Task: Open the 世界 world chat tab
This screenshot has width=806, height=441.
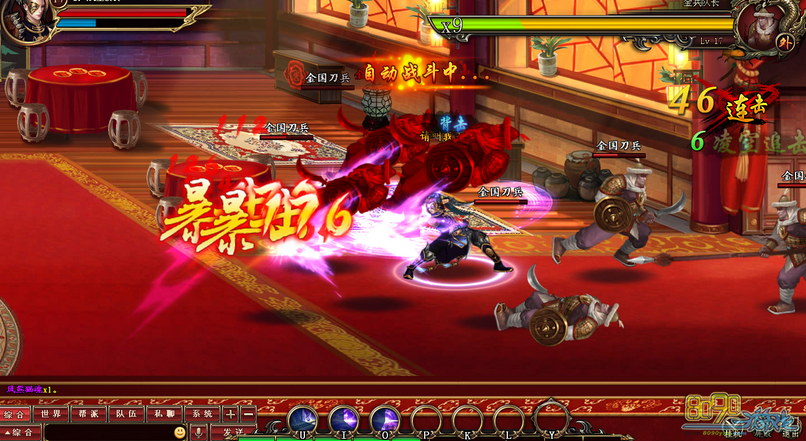Action: click(51, 413)
